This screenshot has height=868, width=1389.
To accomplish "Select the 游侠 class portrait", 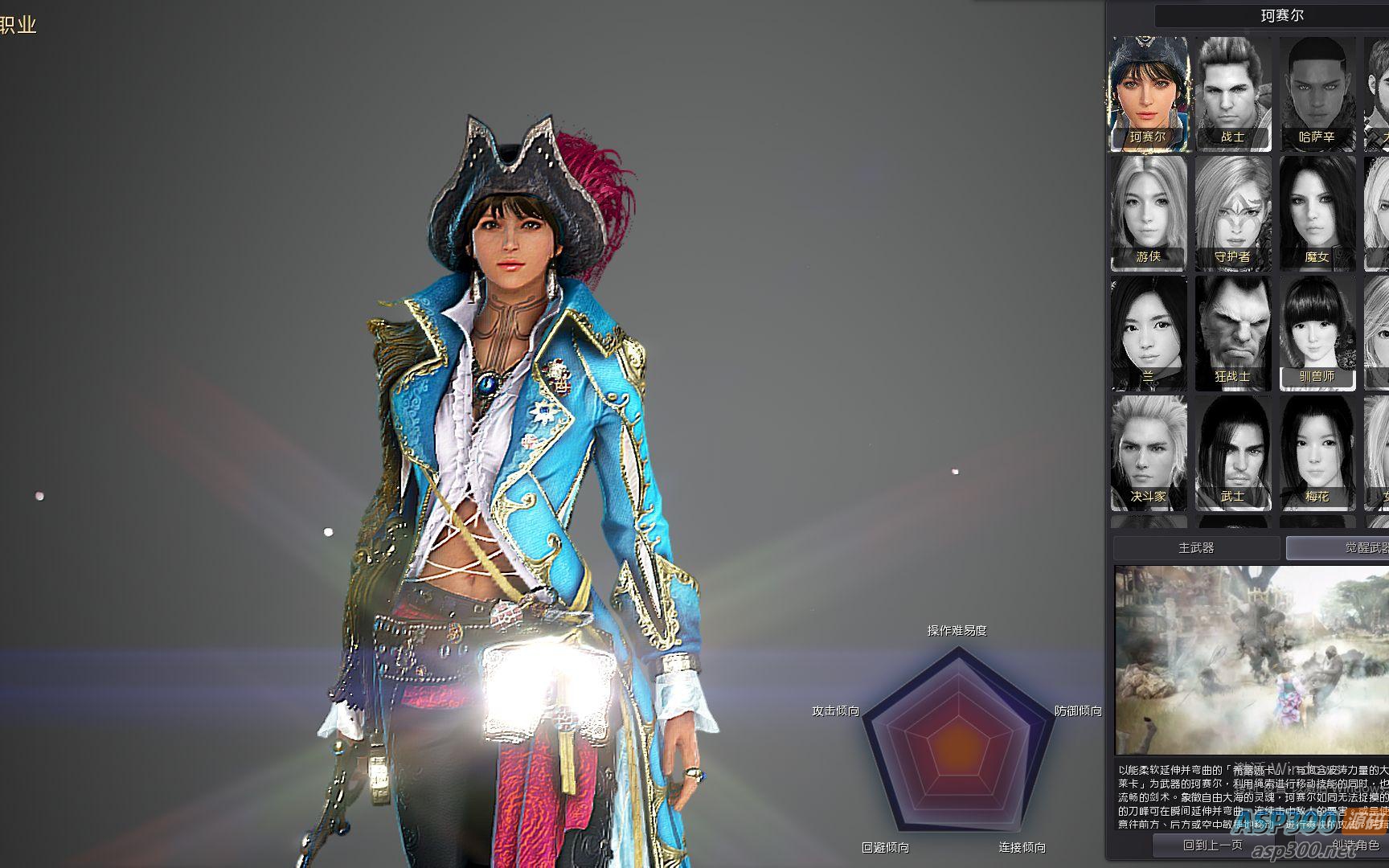I will click(x=1148, y=213).
